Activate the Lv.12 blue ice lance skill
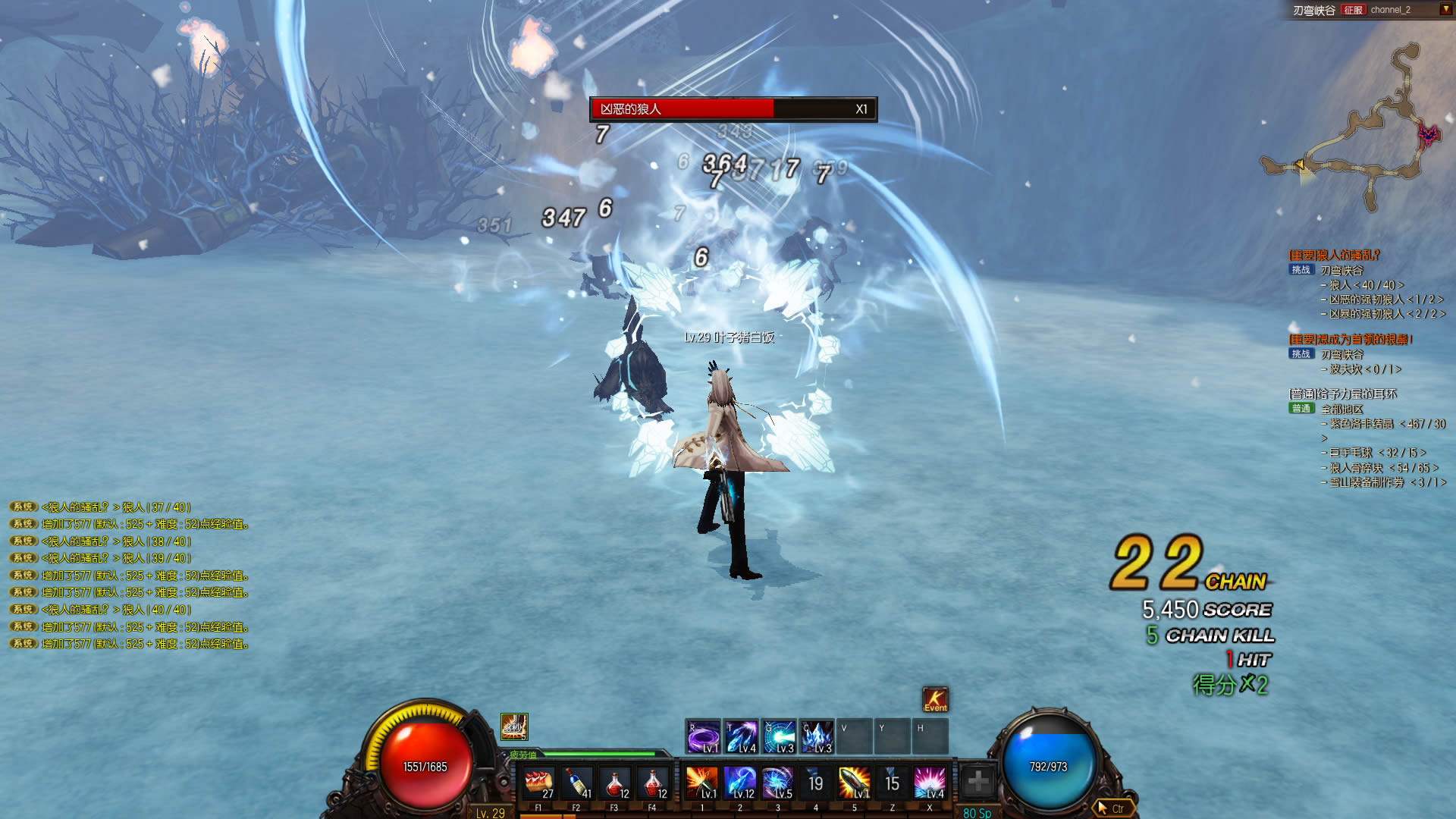The width and height of the screenshot is (1456, 819). coord(739,783)
